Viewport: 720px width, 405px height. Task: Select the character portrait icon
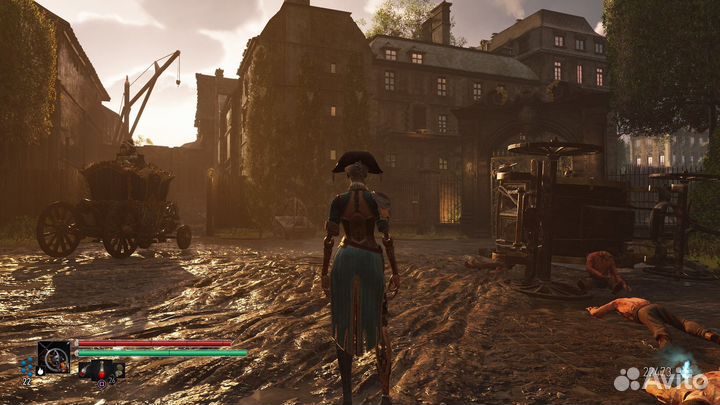point(54,355)
